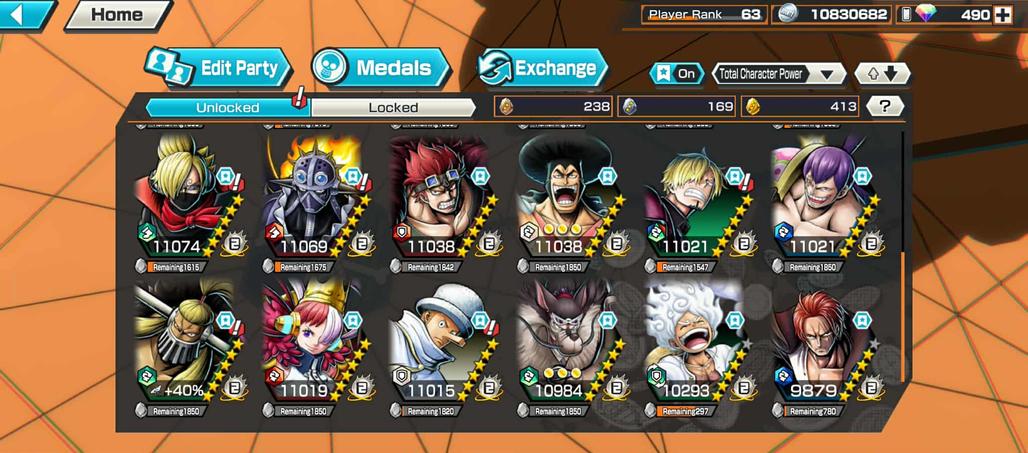This screenshot has width=1028, height=453.
Task: Toggle the bookmark On filter
Action: (x=677, y=73)
